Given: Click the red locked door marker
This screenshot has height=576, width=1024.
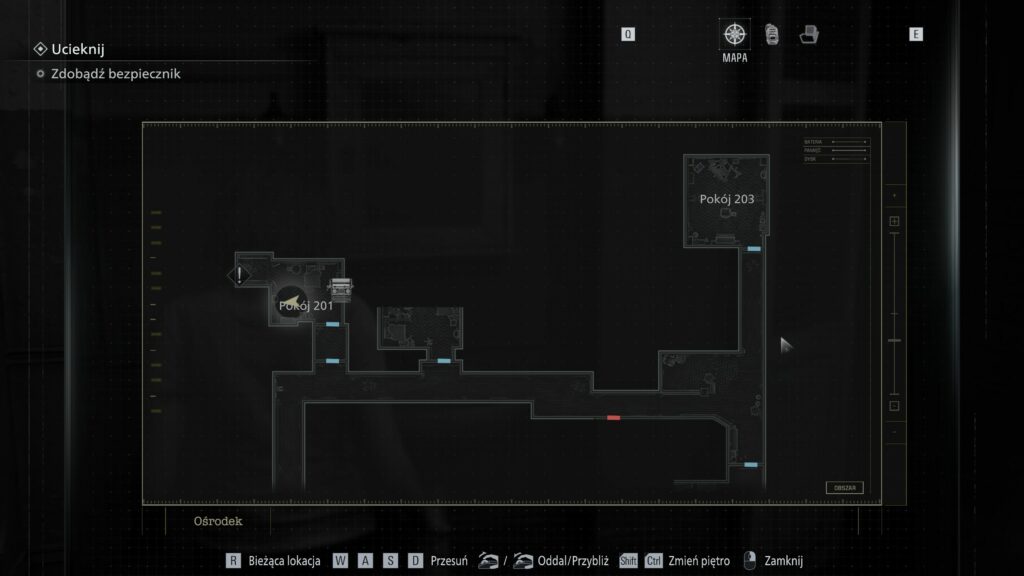Looking at the screenshot, I should (613, 417).
